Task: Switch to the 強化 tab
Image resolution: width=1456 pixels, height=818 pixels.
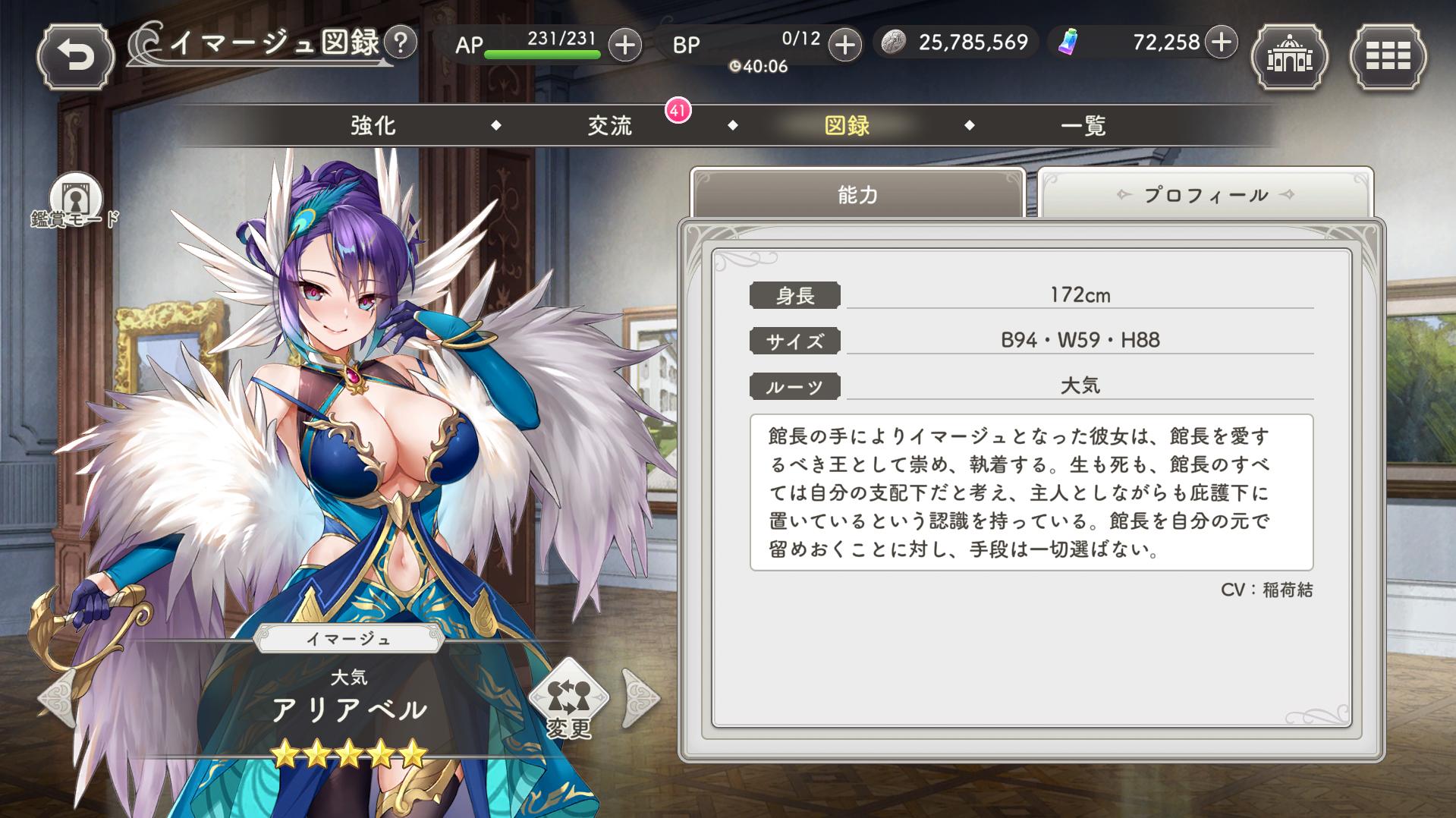Action: [x=373, y=125]
